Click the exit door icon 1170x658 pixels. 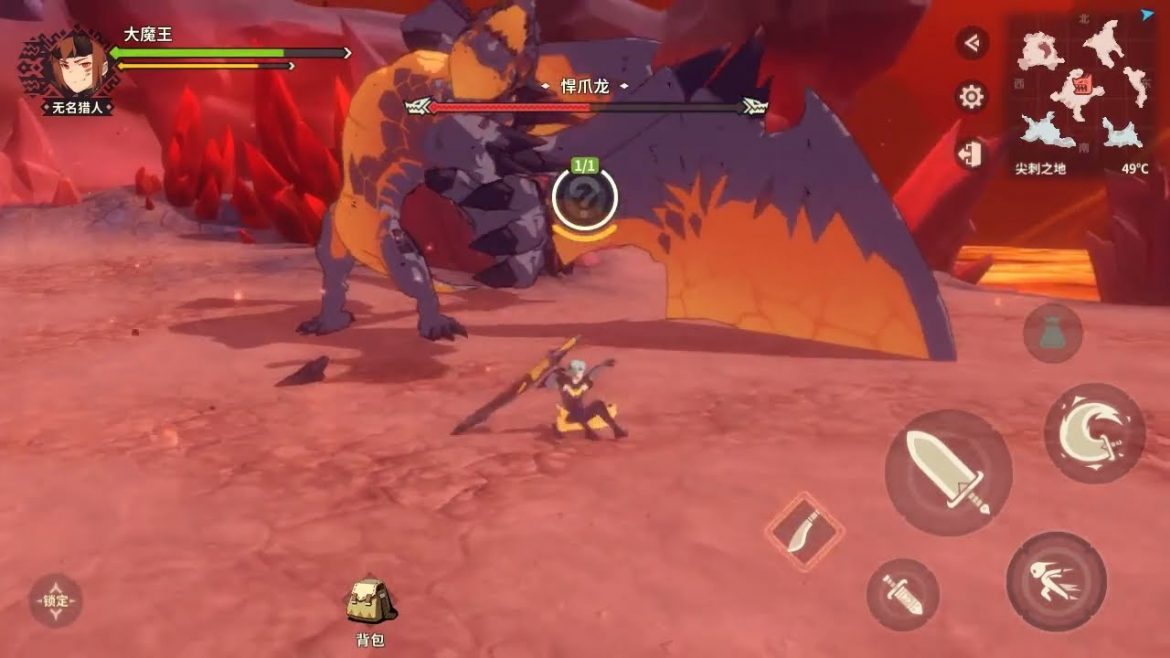tap(971, 153)
